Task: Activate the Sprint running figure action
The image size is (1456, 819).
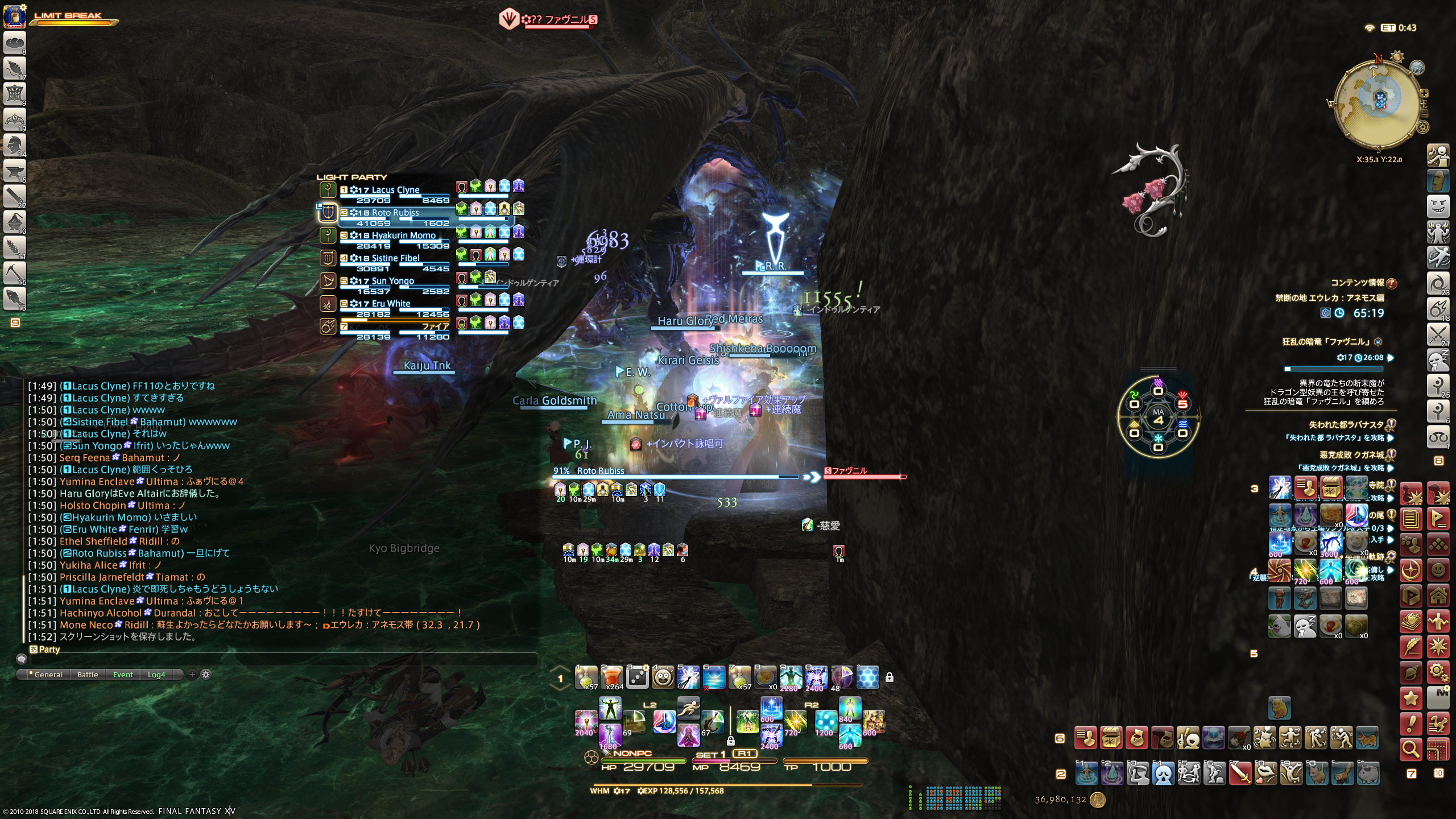Action: point(688,708)
